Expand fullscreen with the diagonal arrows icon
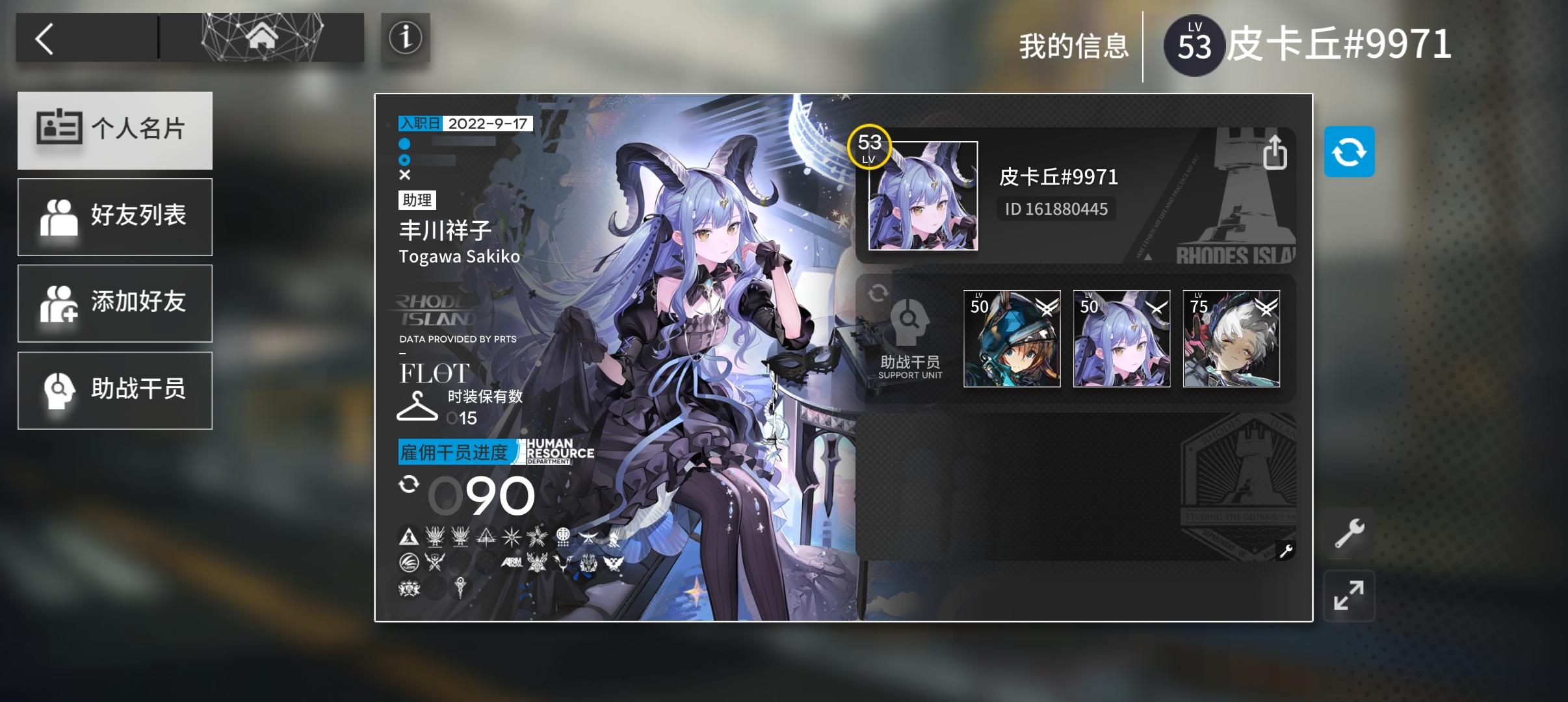The image size is (1568, 702). tap(1350, 595)
